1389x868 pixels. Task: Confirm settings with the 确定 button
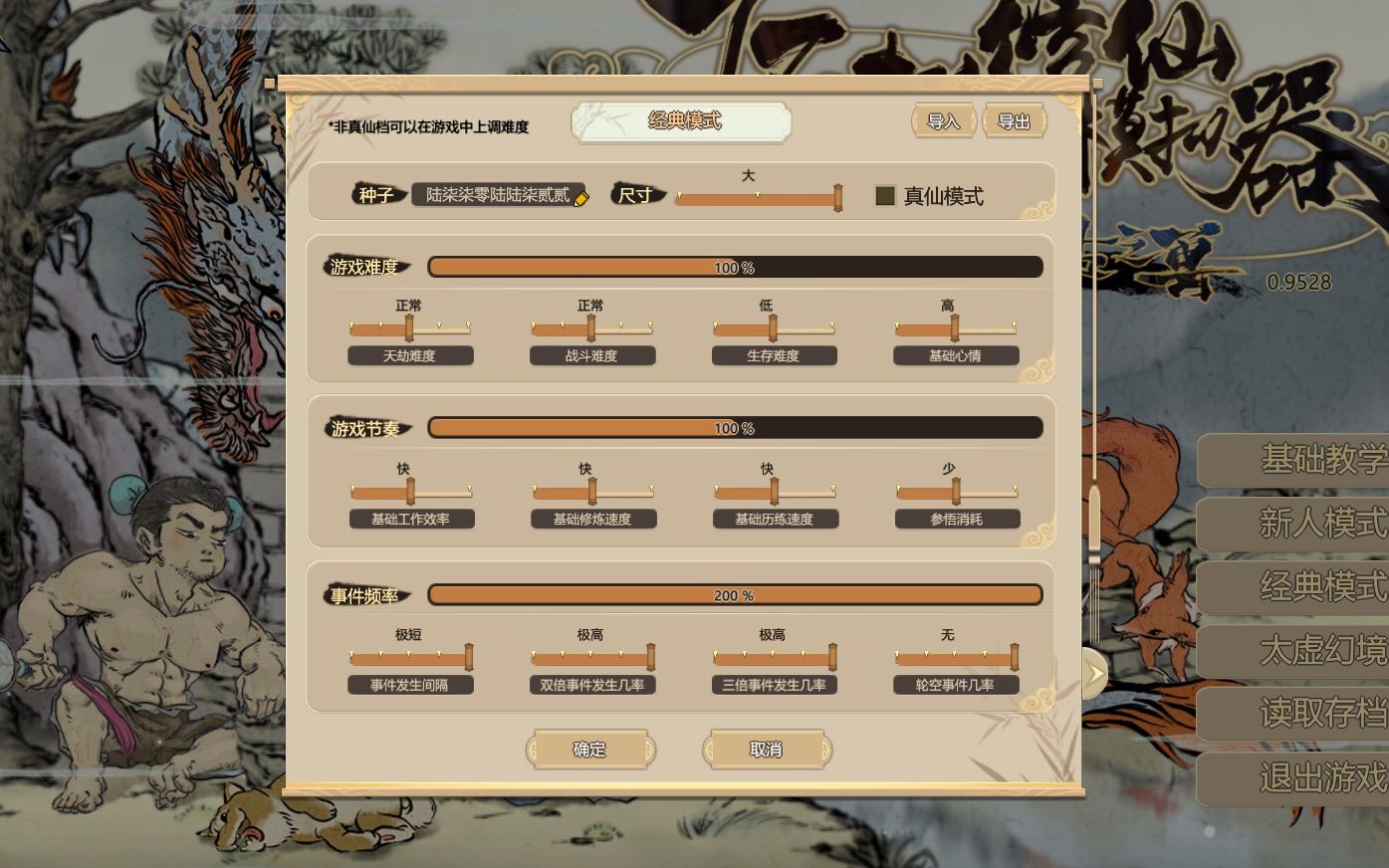tap(589, 749)
